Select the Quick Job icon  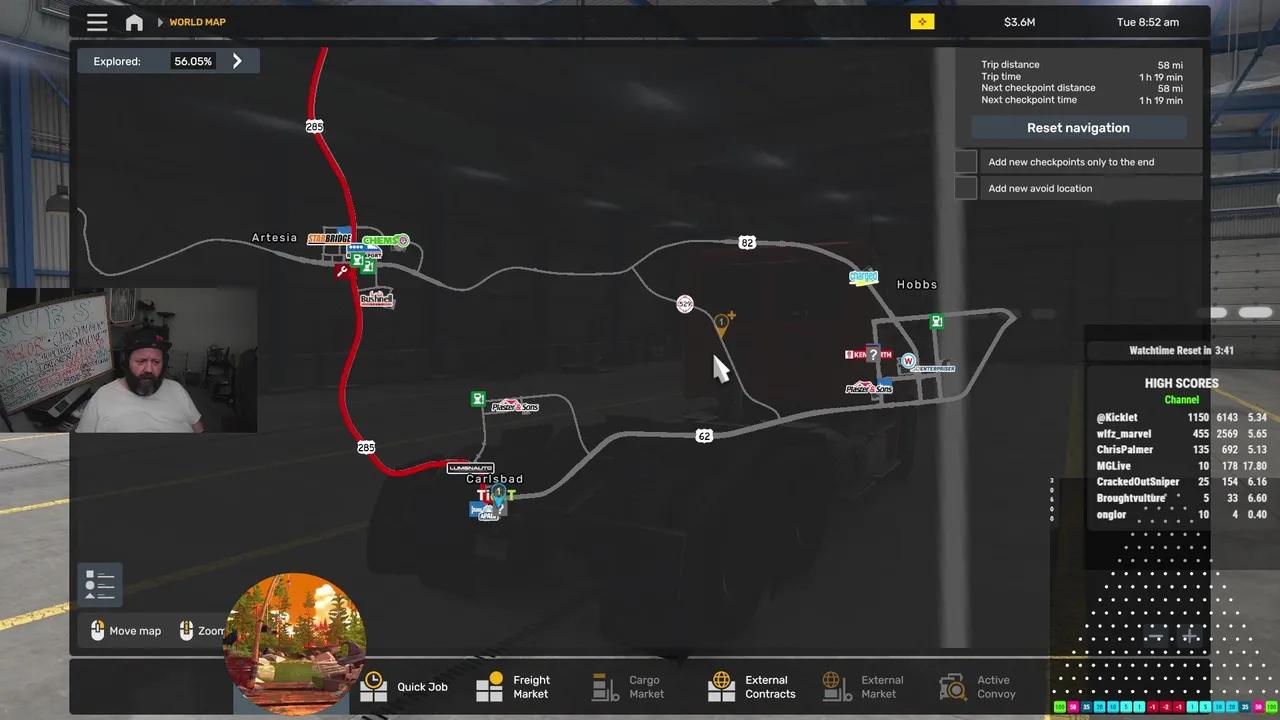[373, 687]
